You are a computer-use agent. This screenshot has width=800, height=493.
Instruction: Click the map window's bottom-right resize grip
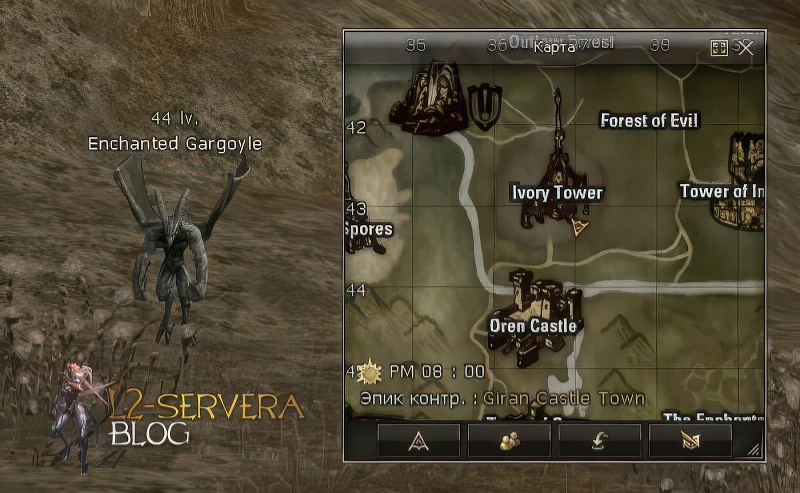(753, 449)
